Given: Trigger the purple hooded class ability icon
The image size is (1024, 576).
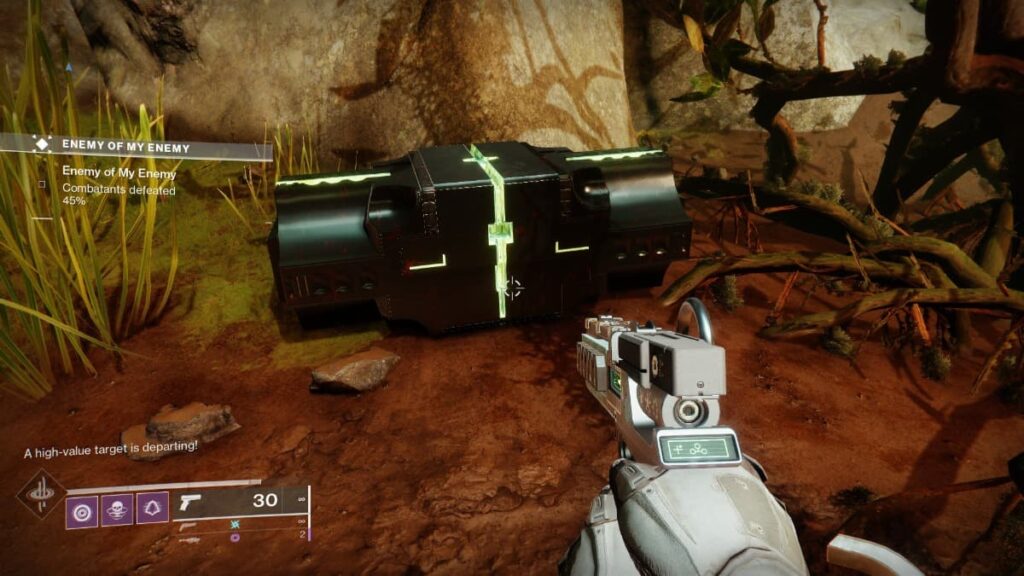Looking at the screenshot, I should [x=152, y=510].
